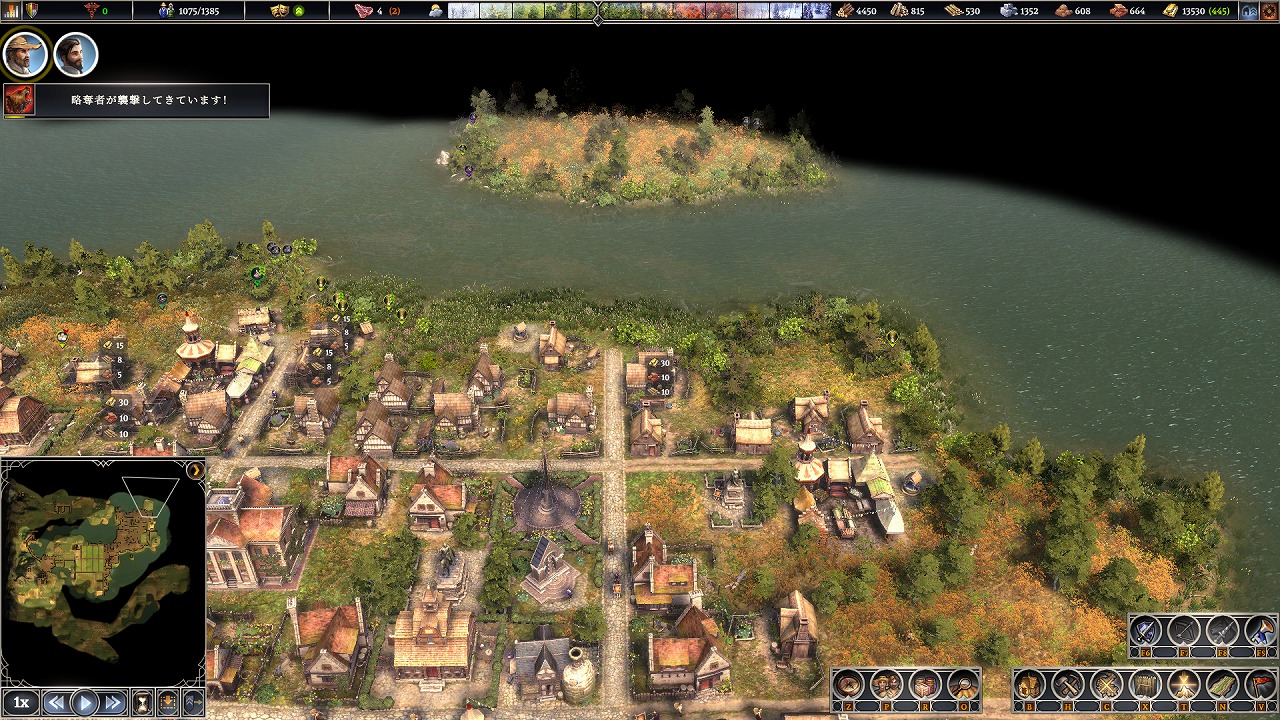Select the crossed hammers tool
Viewport: 1280px width, 720px height.
coord(1068,686)
